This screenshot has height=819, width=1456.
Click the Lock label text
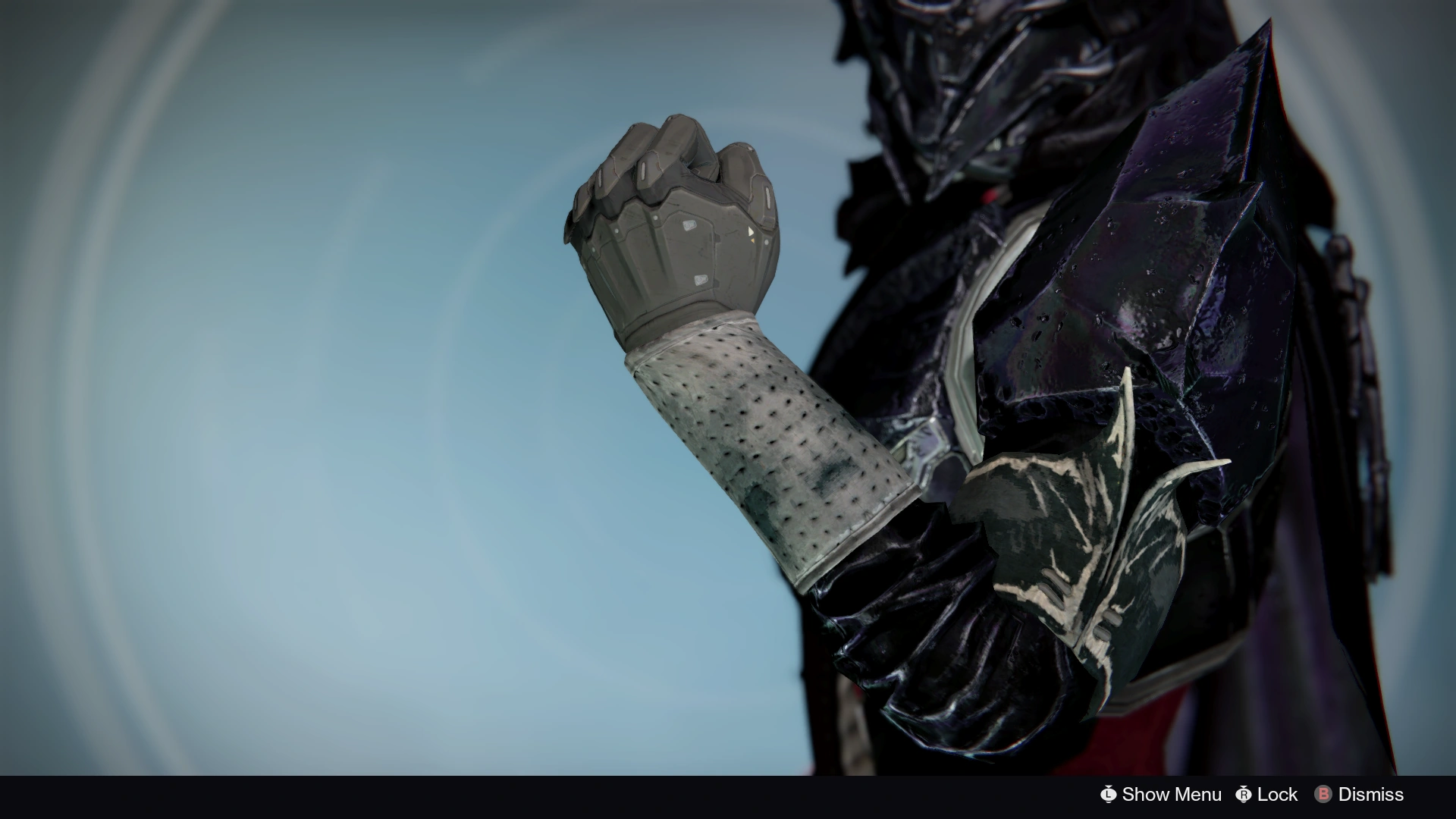(1276, 795)
